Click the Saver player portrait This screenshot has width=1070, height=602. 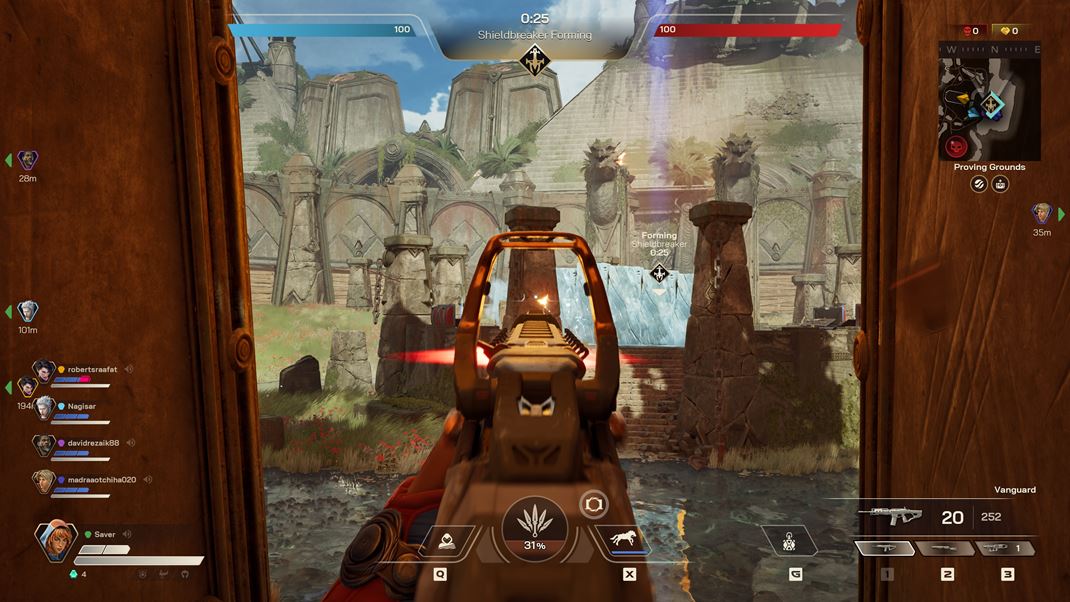(x=55, y=542)
